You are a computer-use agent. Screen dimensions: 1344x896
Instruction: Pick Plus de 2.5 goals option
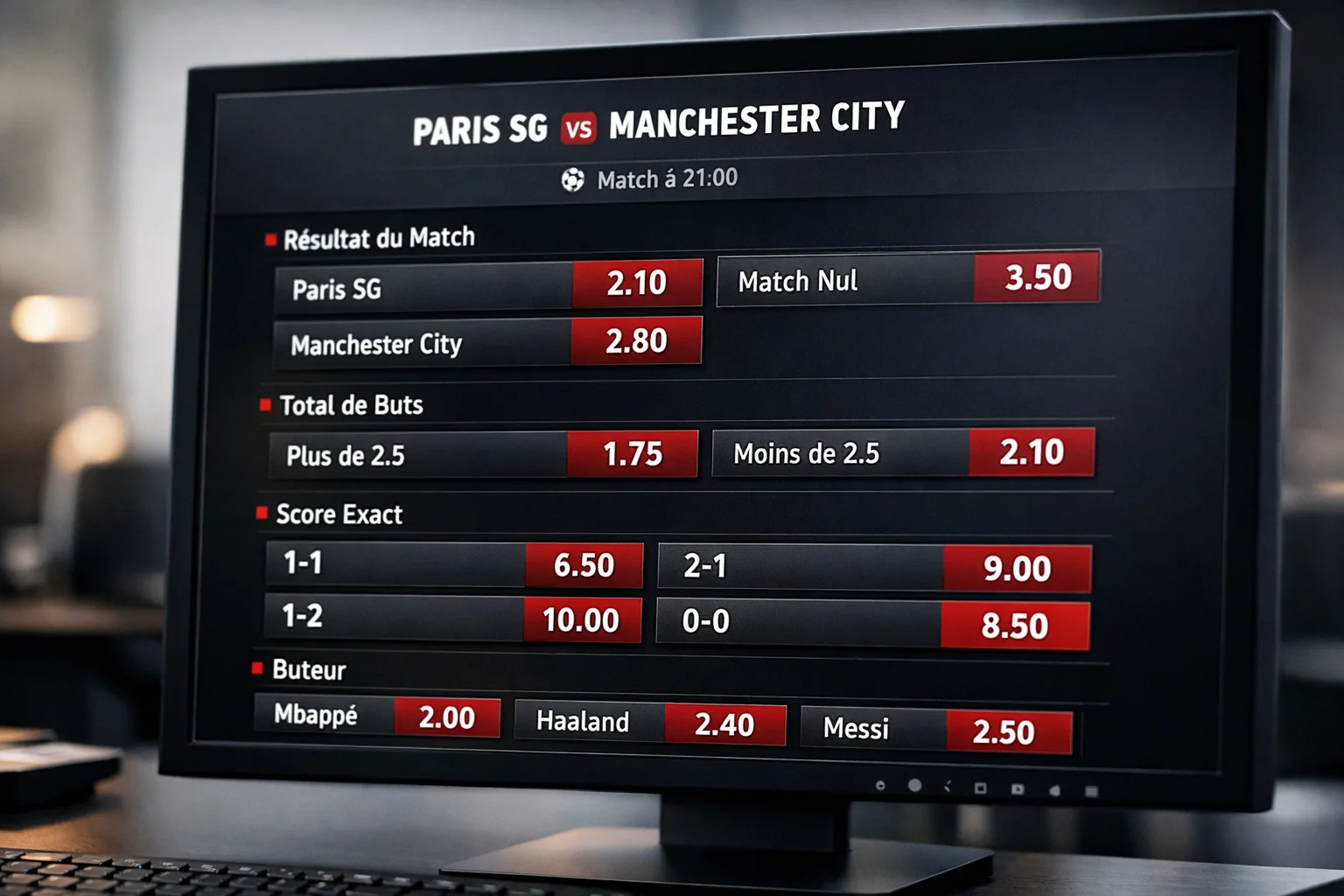coord(633,454)
